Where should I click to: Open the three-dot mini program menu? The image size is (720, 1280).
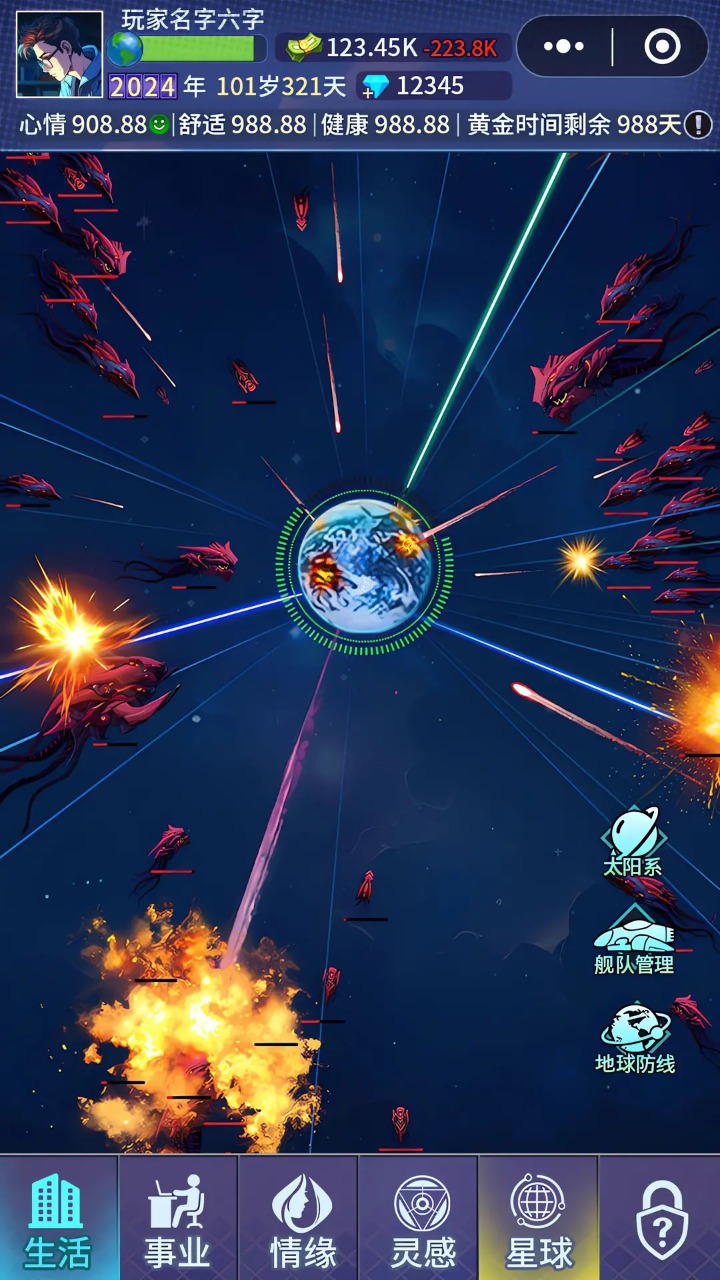click(x=563, y=46)
